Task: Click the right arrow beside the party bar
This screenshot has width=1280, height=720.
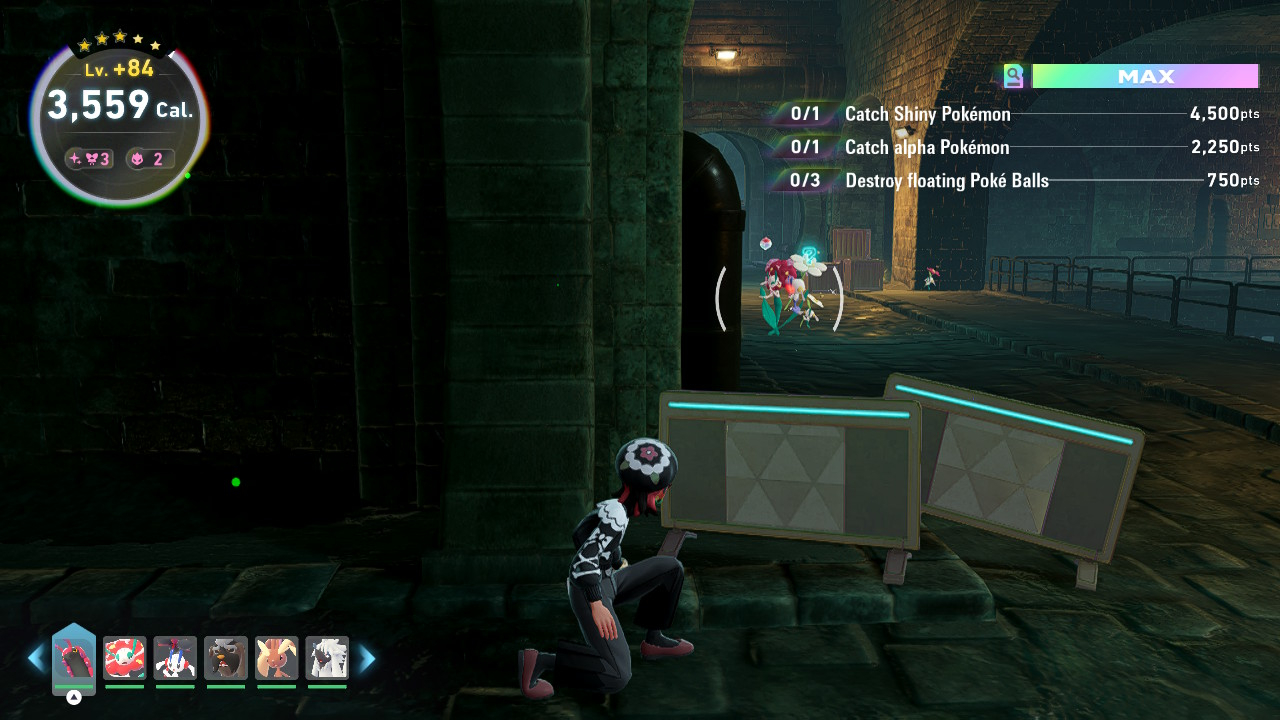Action: [367, 658]
